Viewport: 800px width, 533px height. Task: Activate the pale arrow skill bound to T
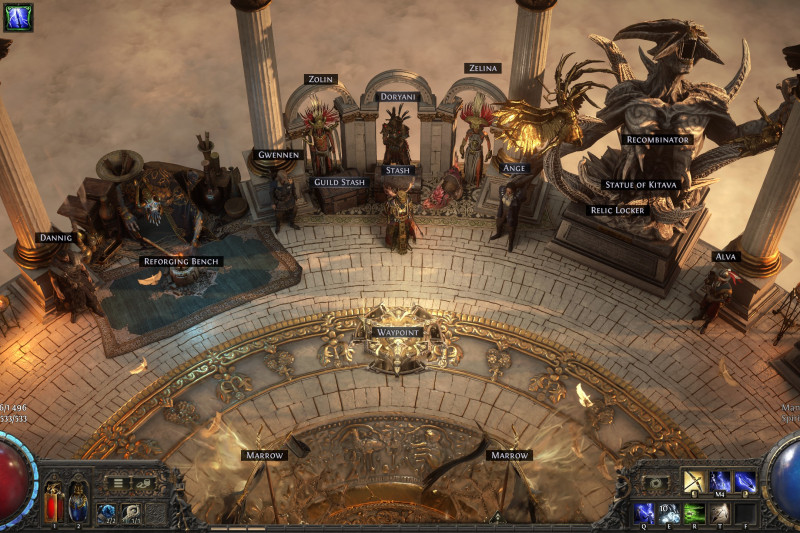tap(720, 513)
